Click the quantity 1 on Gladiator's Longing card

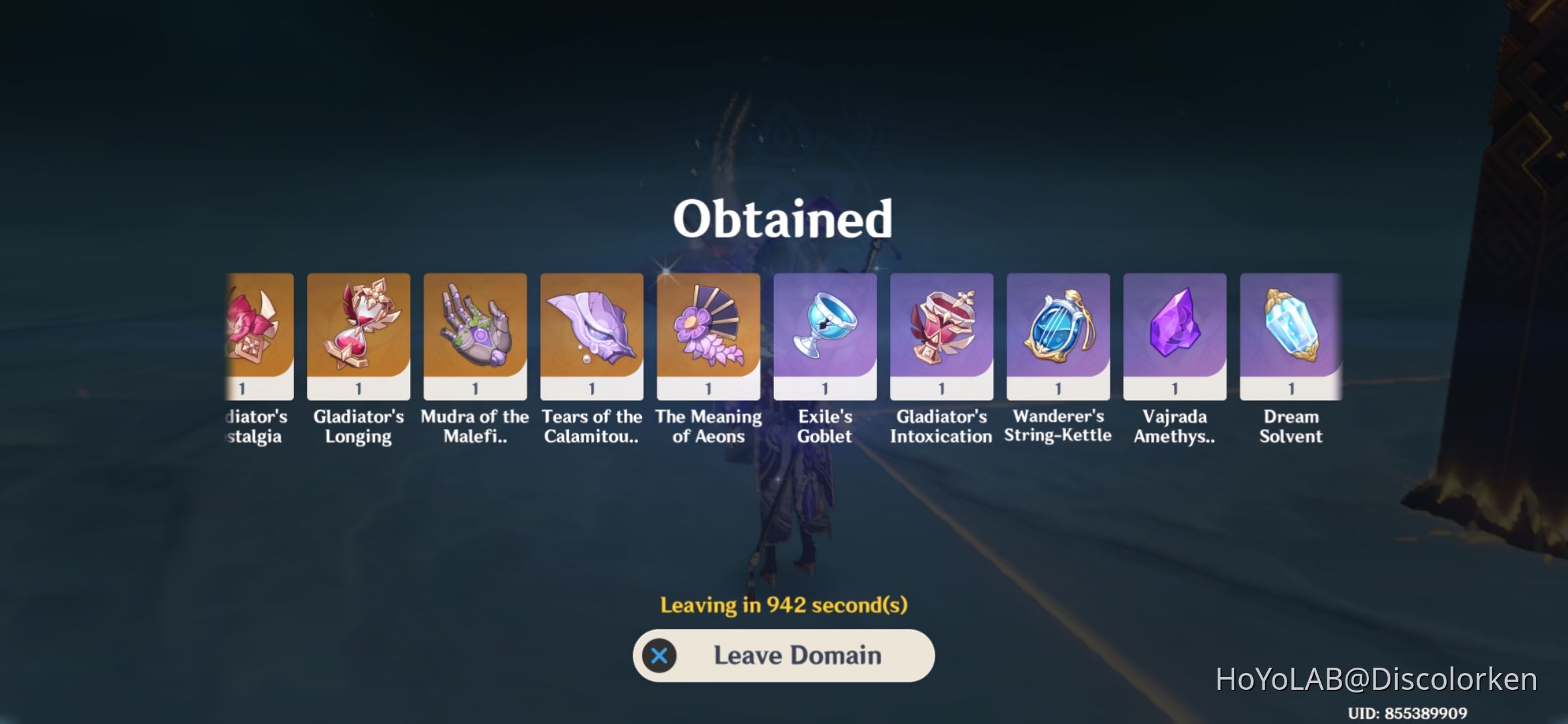point(358,387)
